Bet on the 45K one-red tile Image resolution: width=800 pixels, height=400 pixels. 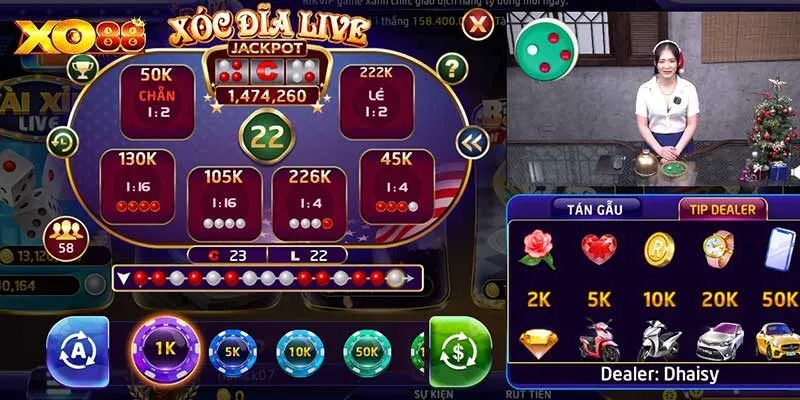point(396,185)
